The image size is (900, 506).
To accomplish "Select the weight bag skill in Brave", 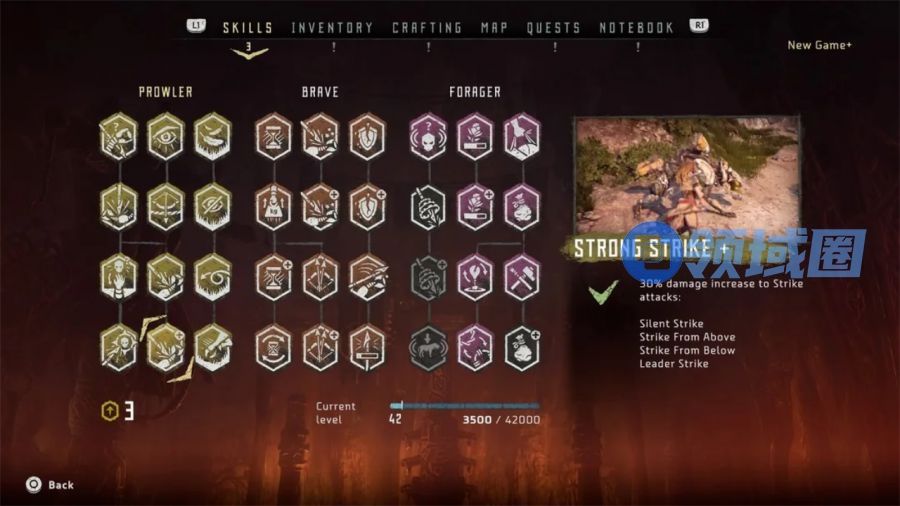I will pyautogui.click(x=273, y=207).
